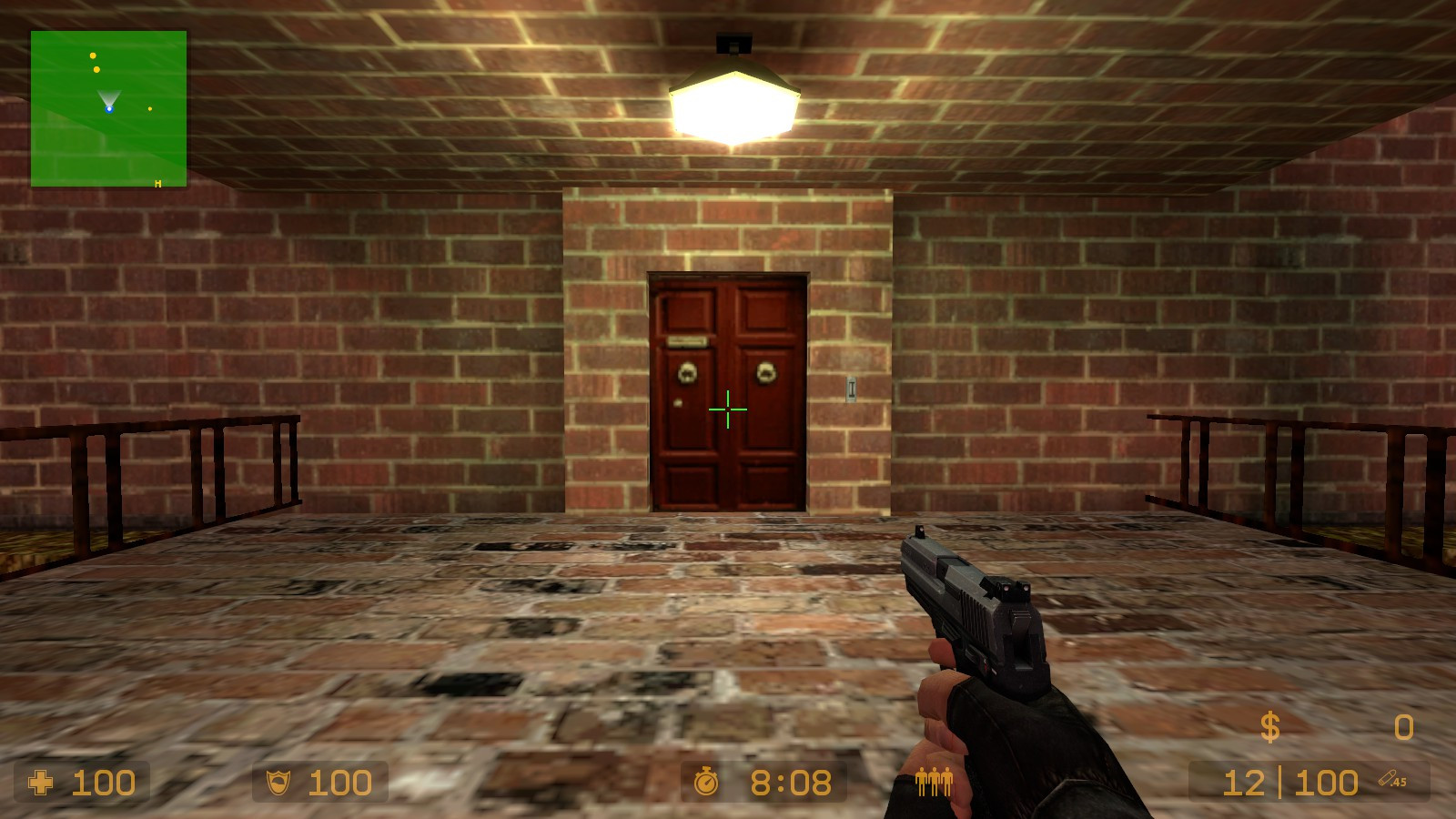Click the green crosshair at screen center
Viewport: 1456px width, 819px height.
click(x=728, y=409)
